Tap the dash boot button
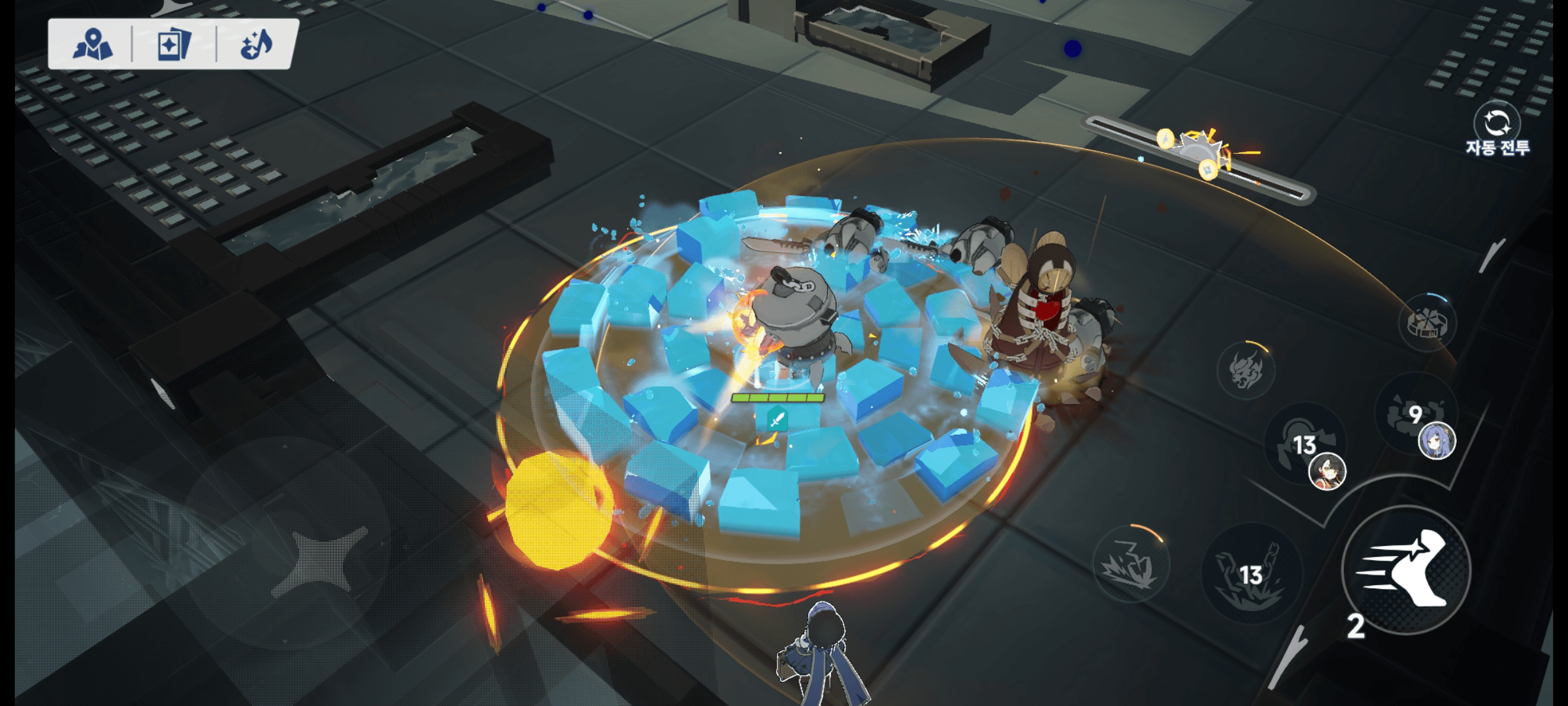 click(x=1406, y=569)
